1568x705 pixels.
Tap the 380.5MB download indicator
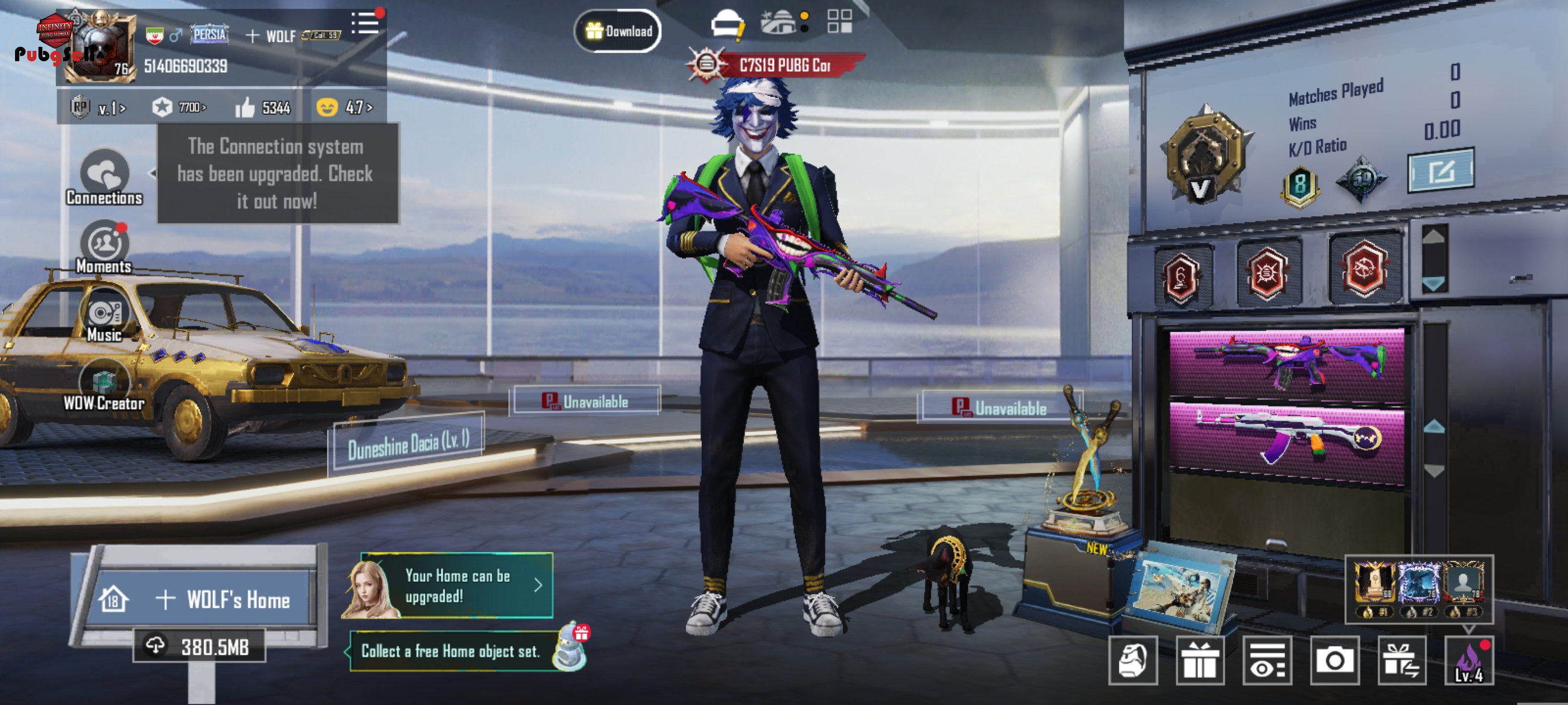pos(199,647)
